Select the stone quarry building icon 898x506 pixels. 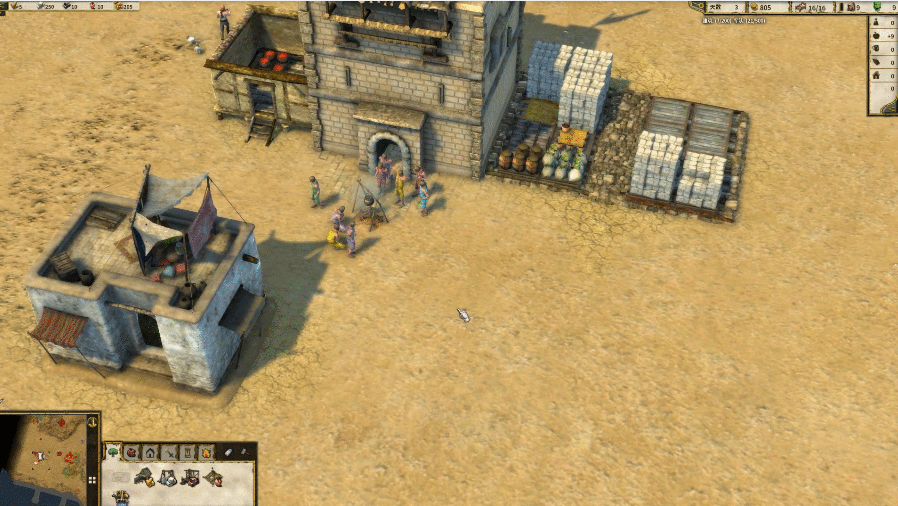pyautogui.click(x=168, y=478)
